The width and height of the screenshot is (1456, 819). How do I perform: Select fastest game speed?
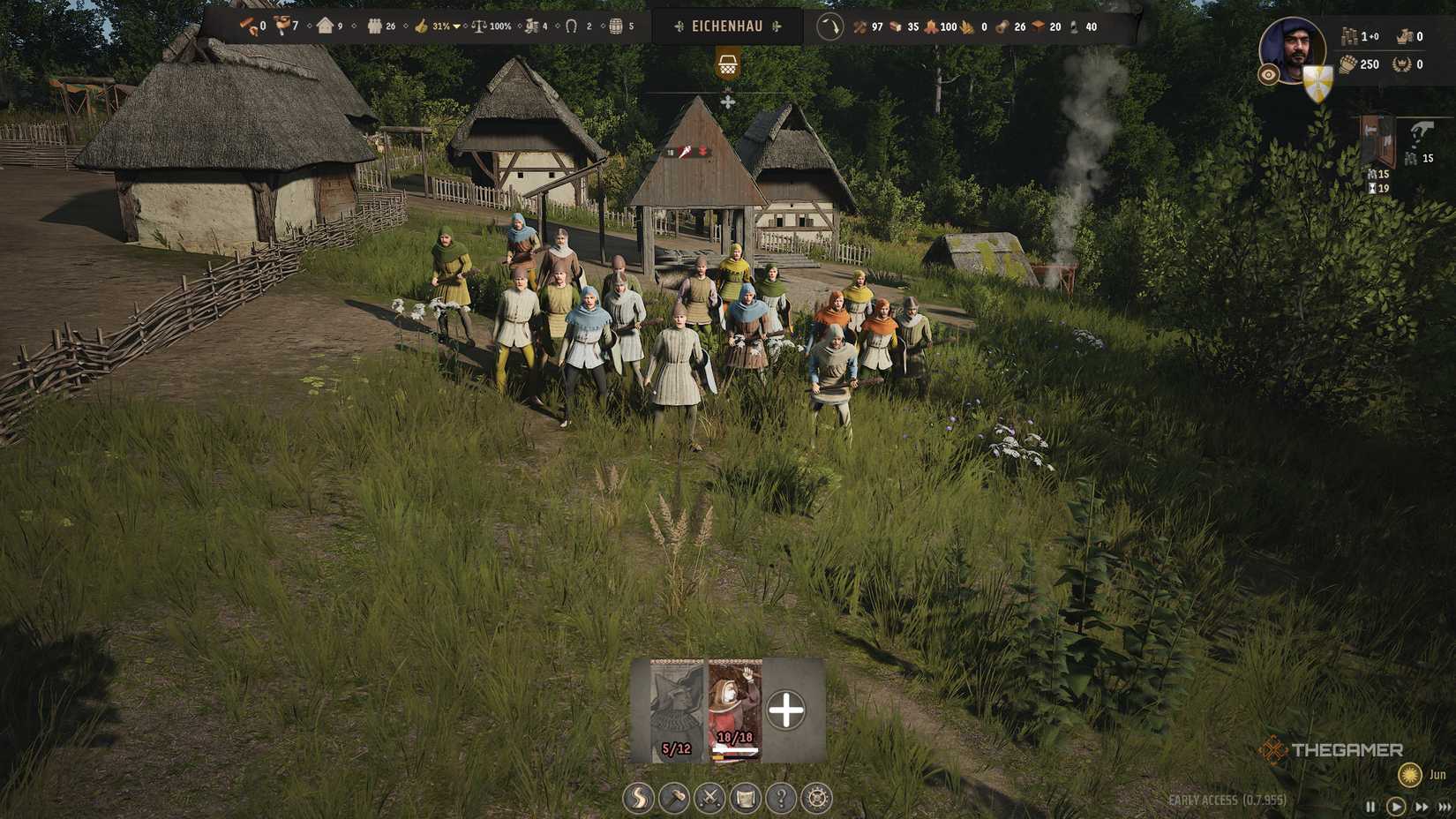pyautogui.click(x=1444, y=805)
